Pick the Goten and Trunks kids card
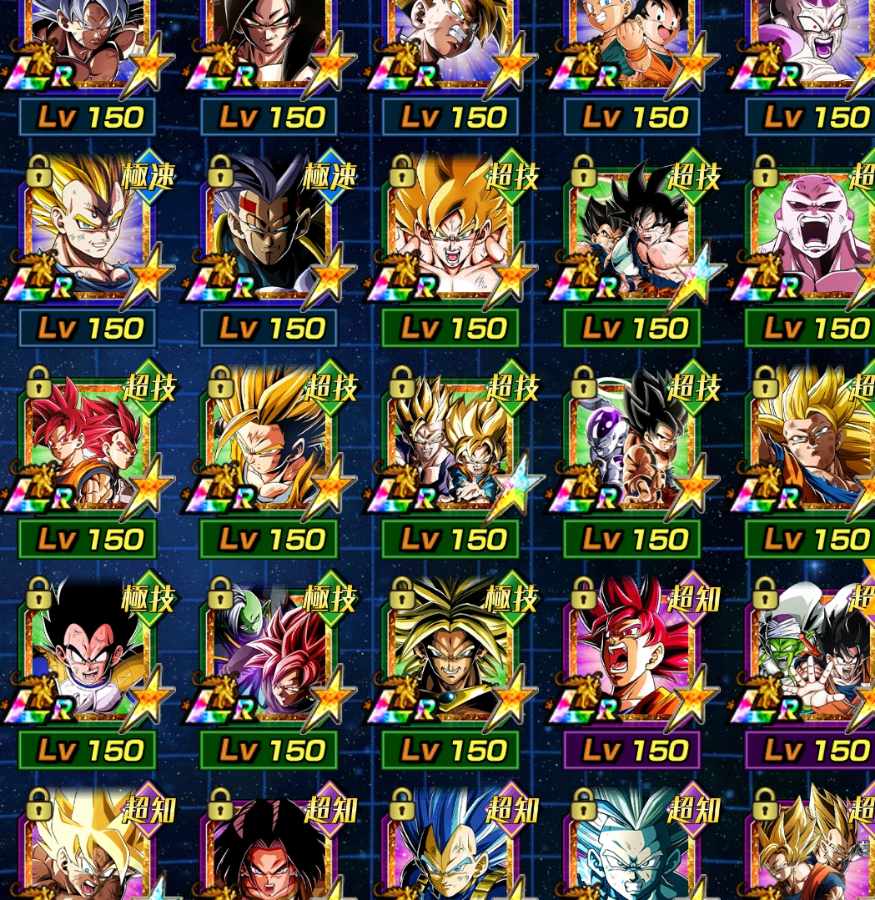 point(631,40)
